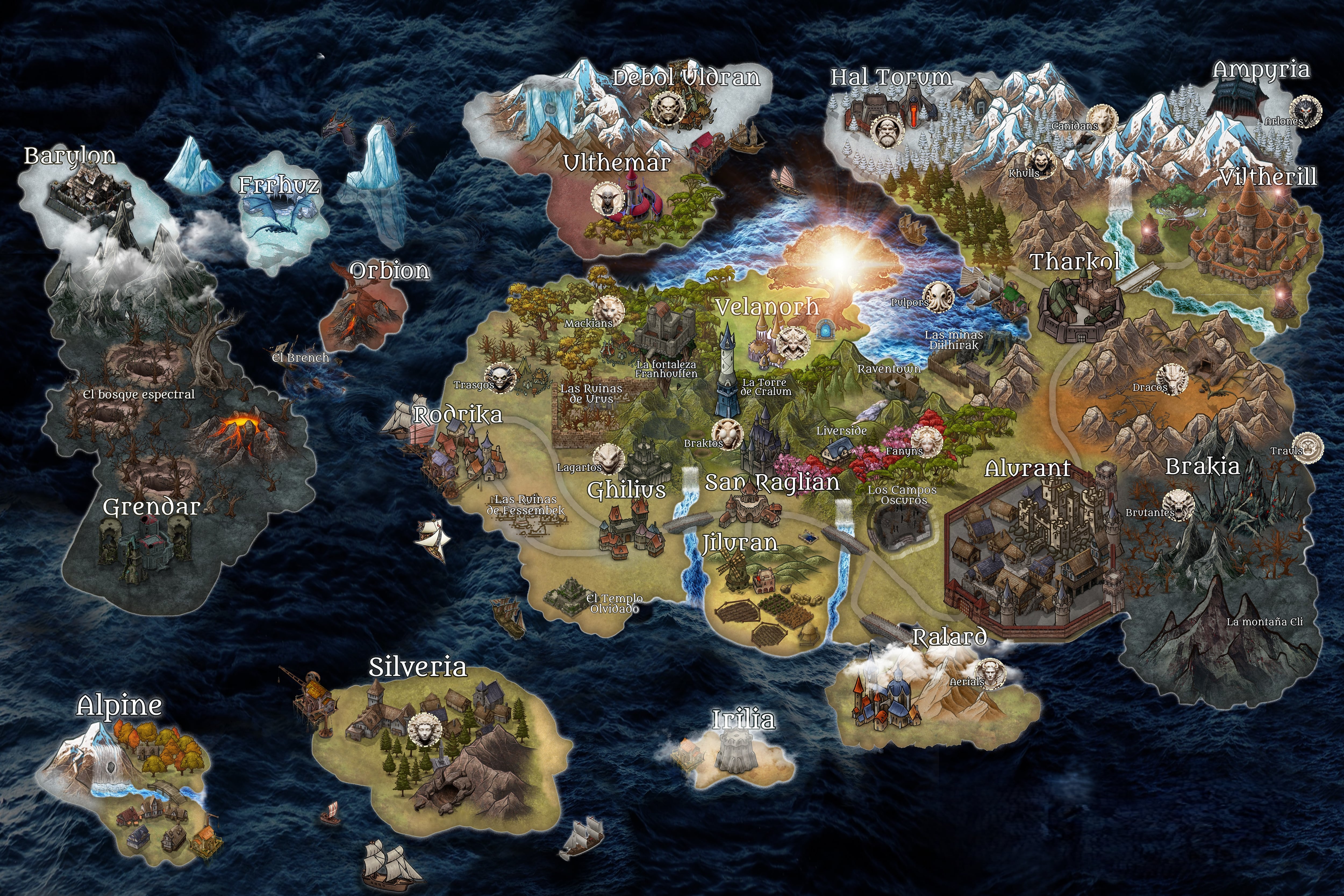Choose the human face medallion on Silveria
1344x896 pixels.
pyautogui.click(x=424, y=730)
